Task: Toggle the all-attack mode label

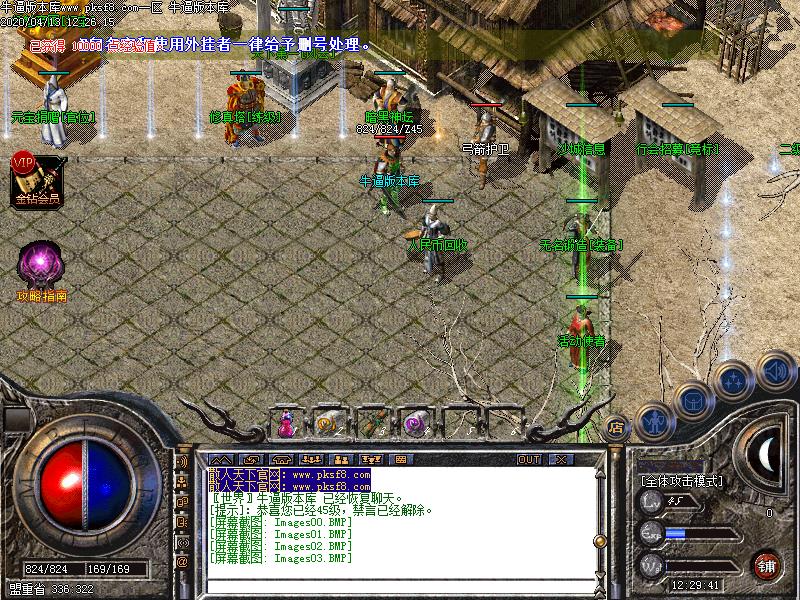Action: [681, 481]
